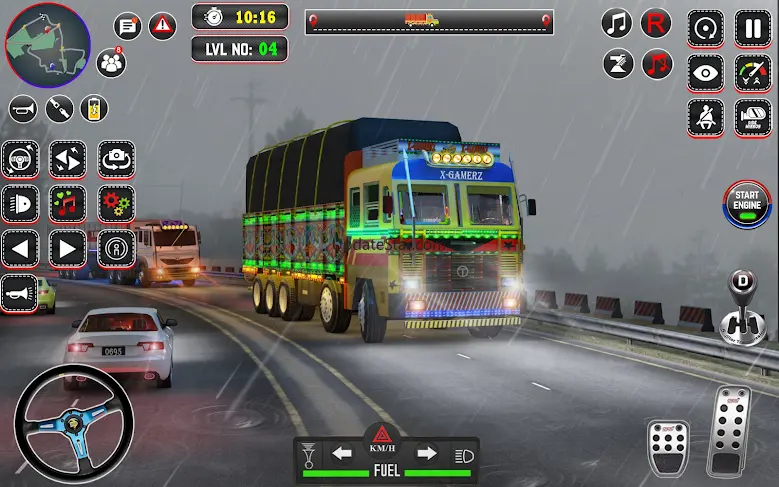Image resolution: width=779 pixels, height=487 pixels.
Task: Sound the horn button near bottom-left
Action: (x=18, y=292)
